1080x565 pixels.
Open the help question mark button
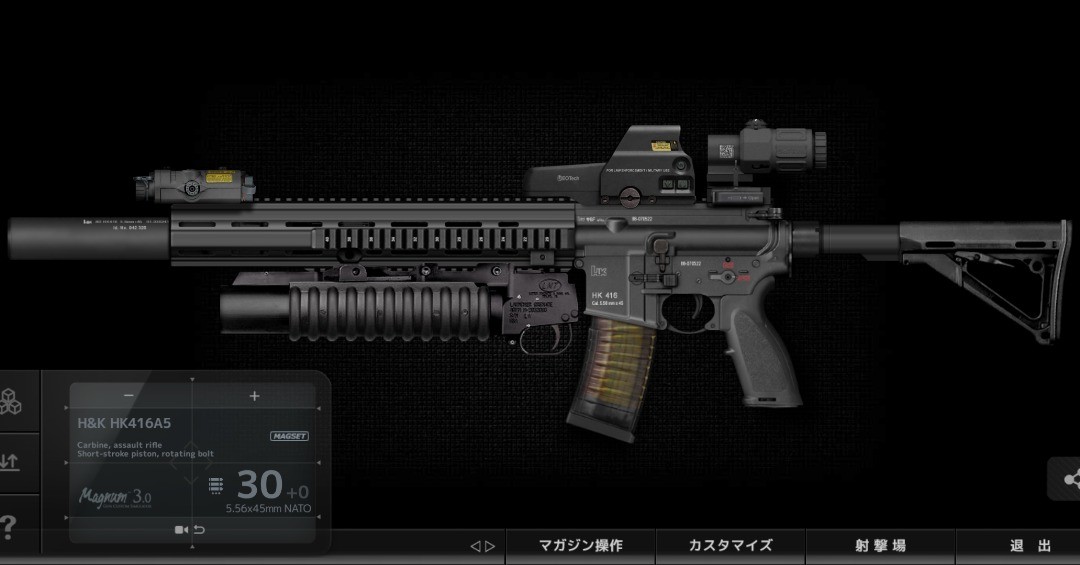click(10, 525)
